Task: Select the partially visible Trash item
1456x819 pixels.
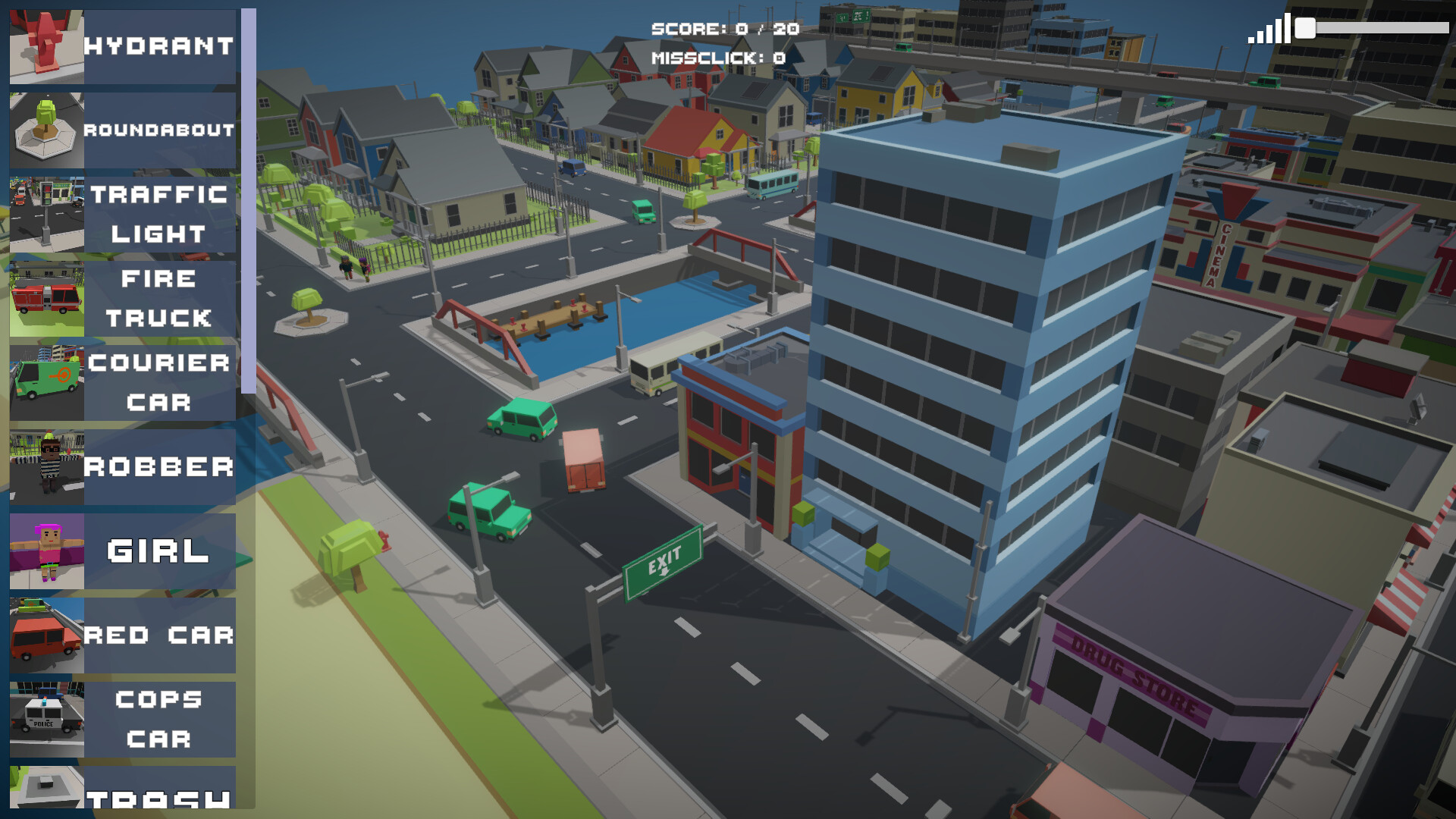Action: [123, 789]
